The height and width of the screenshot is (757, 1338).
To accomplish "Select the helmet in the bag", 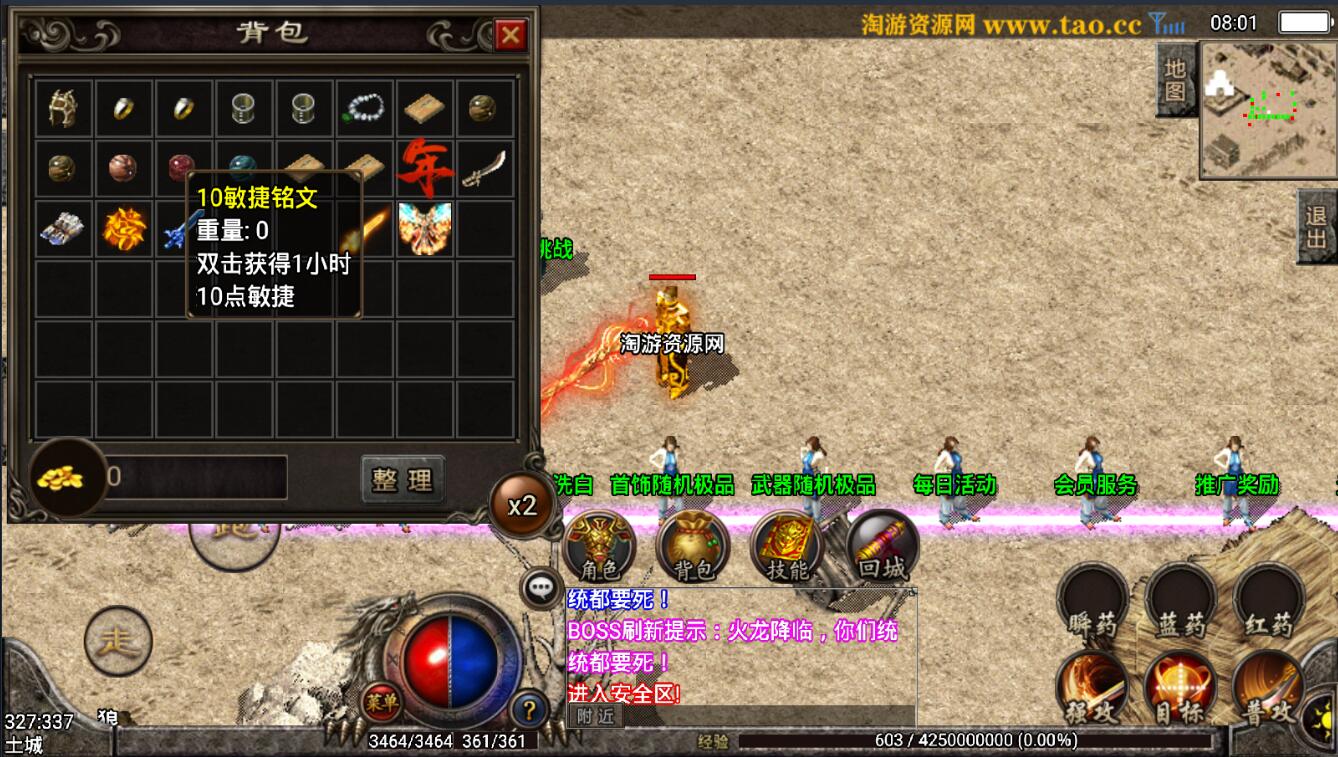I will point(64,108).
